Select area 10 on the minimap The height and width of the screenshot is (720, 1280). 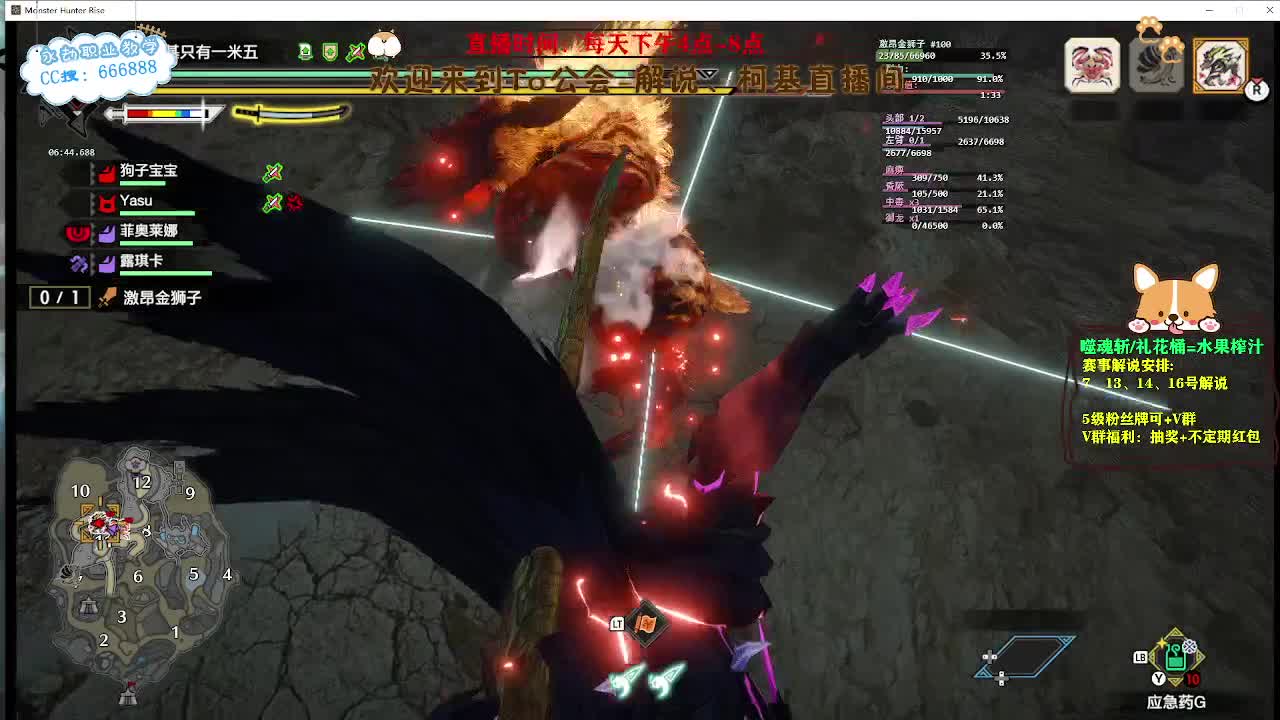point(80,492)
